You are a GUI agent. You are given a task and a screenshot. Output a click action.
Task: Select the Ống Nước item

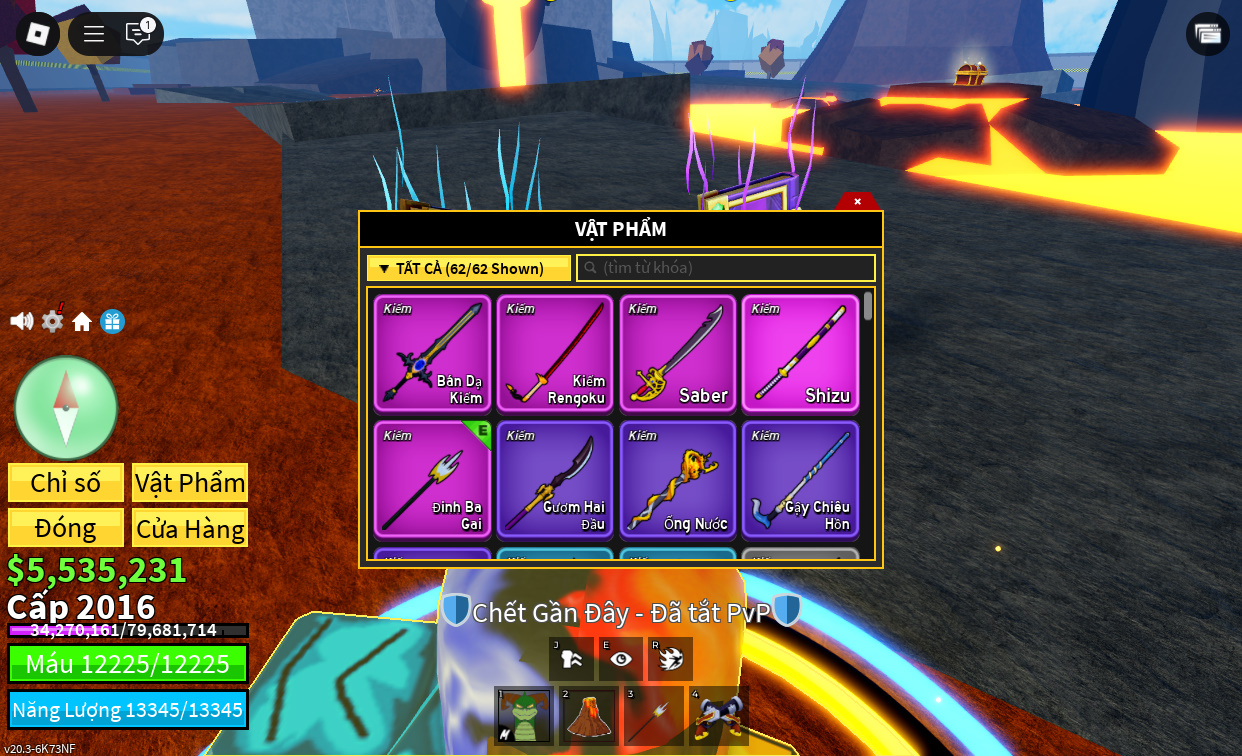(678, 480)
